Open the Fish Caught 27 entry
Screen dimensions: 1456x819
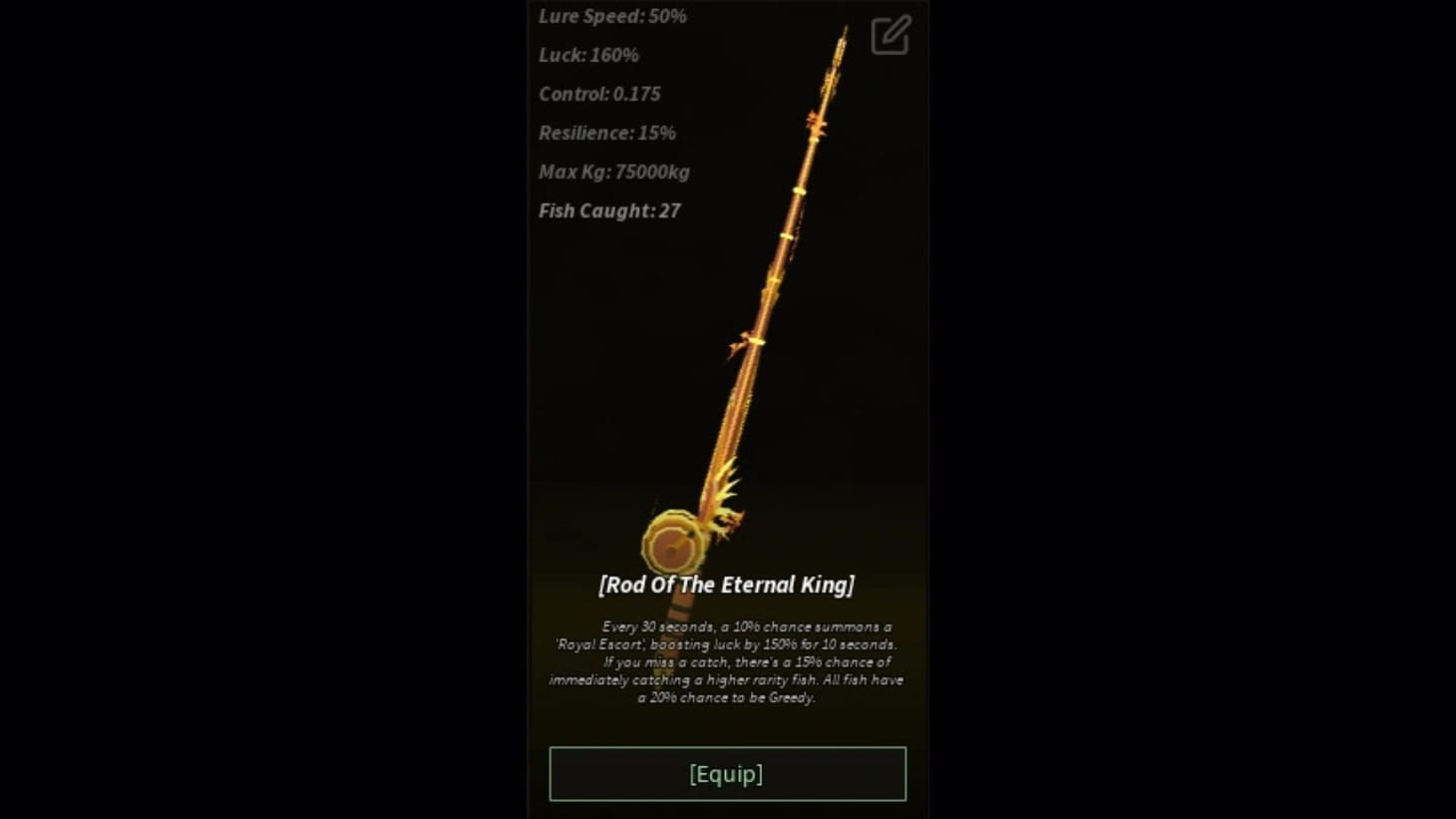tap(608, 210)
